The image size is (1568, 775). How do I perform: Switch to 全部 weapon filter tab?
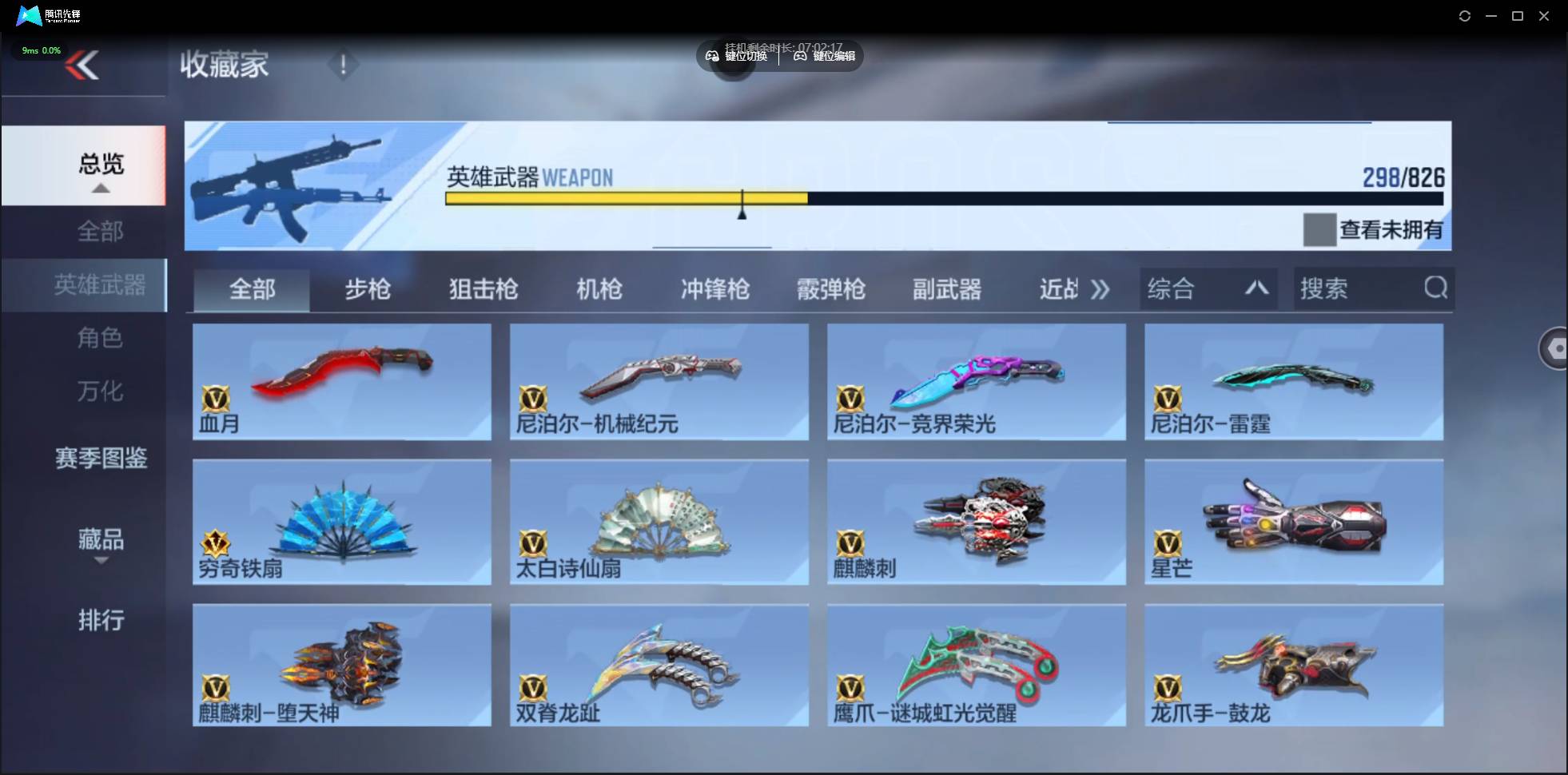tap(252, 289)
